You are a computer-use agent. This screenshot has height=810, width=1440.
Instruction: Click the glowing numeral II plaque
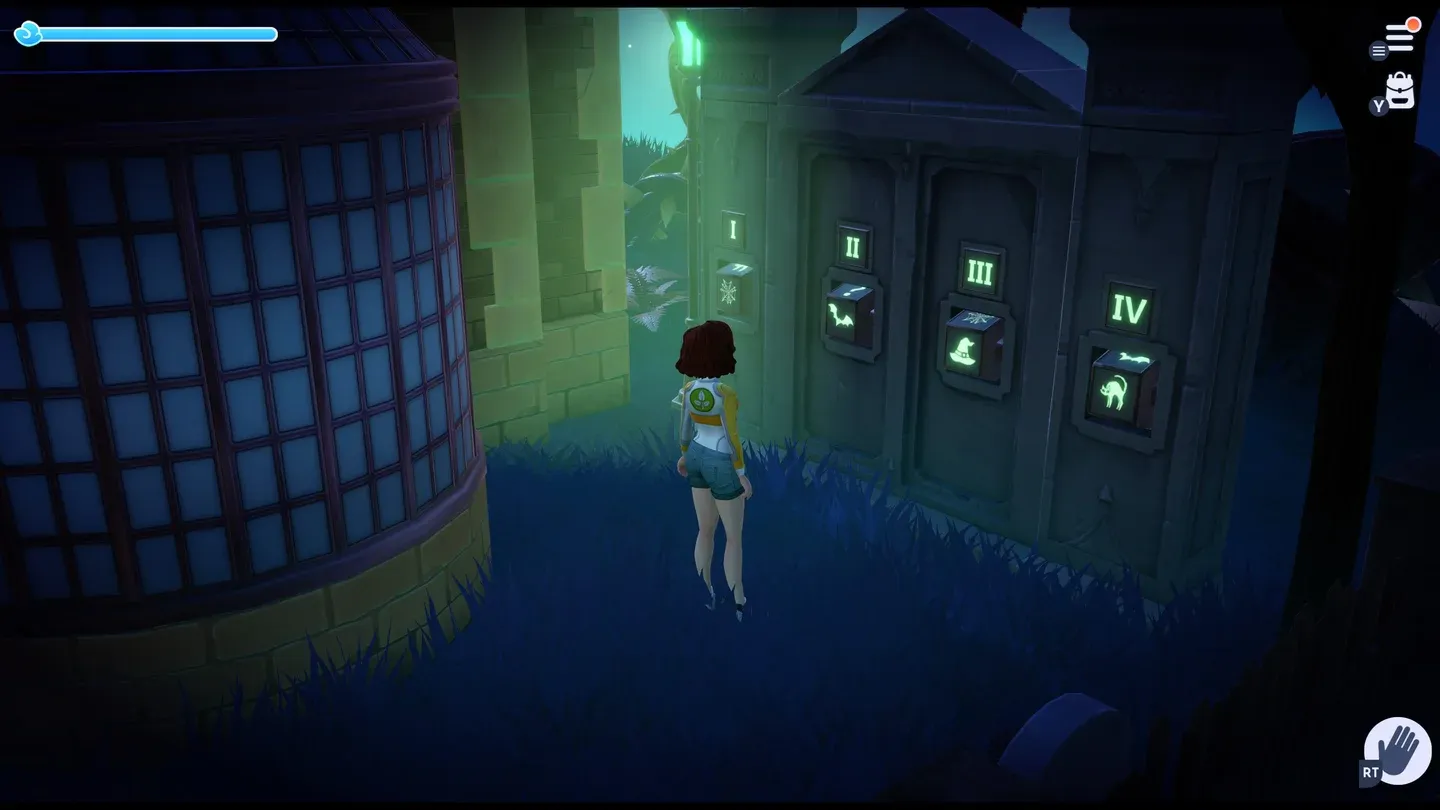[x=851, y=246]
